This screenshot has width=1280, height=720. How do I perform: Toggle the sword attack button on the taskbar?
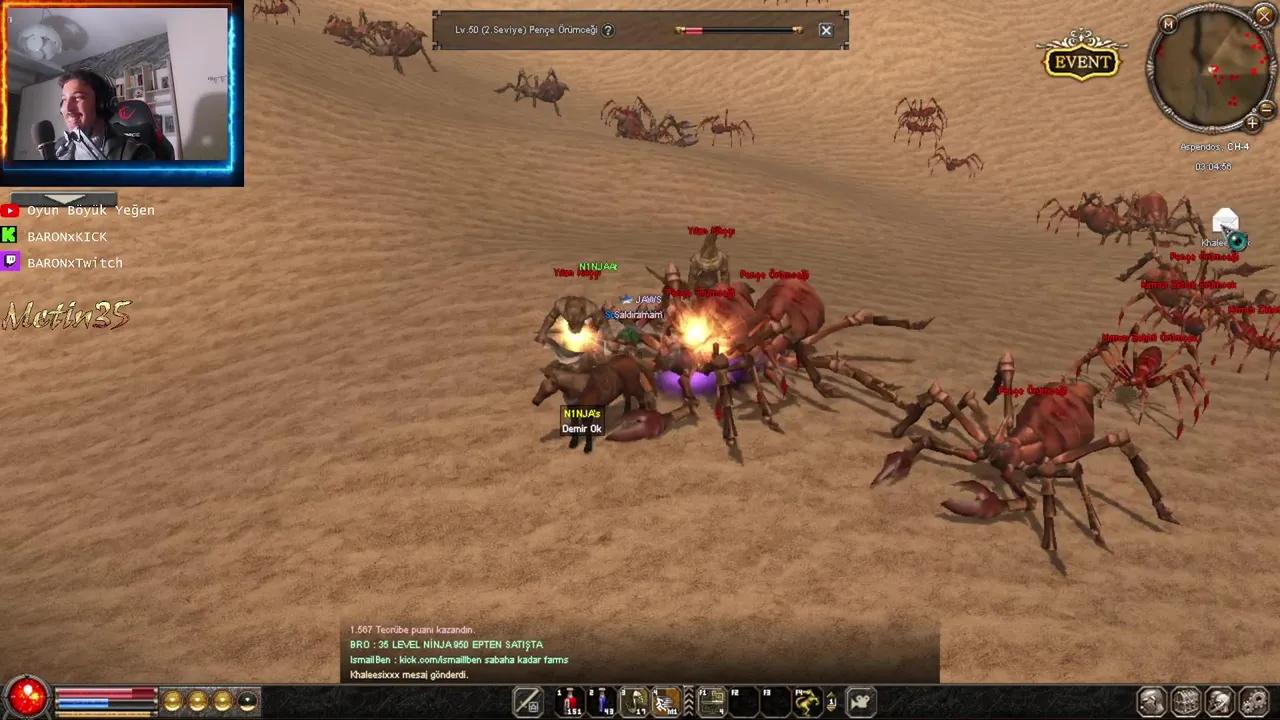[x=528, y=702]
